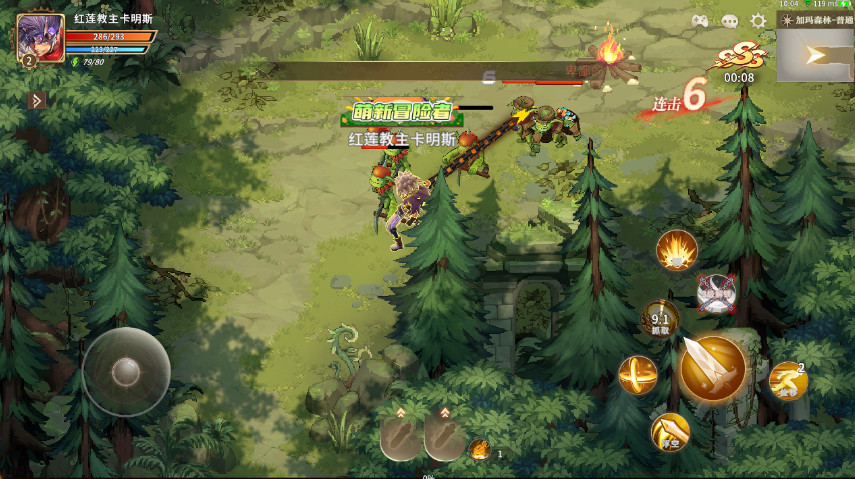Expand the left side arrow panel
Screen dimensions: 855x479
click(37, 100)
